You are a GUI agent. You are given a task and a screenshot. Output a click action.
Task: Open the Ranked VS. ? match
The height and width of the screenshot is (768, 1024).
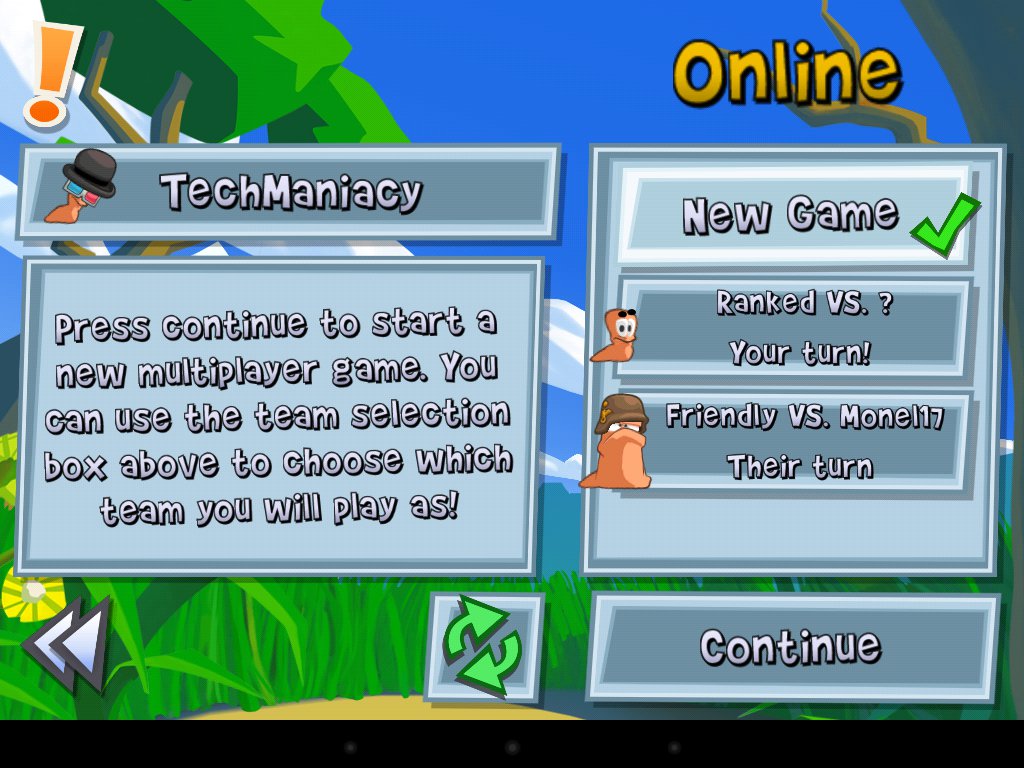click(795, 328)
